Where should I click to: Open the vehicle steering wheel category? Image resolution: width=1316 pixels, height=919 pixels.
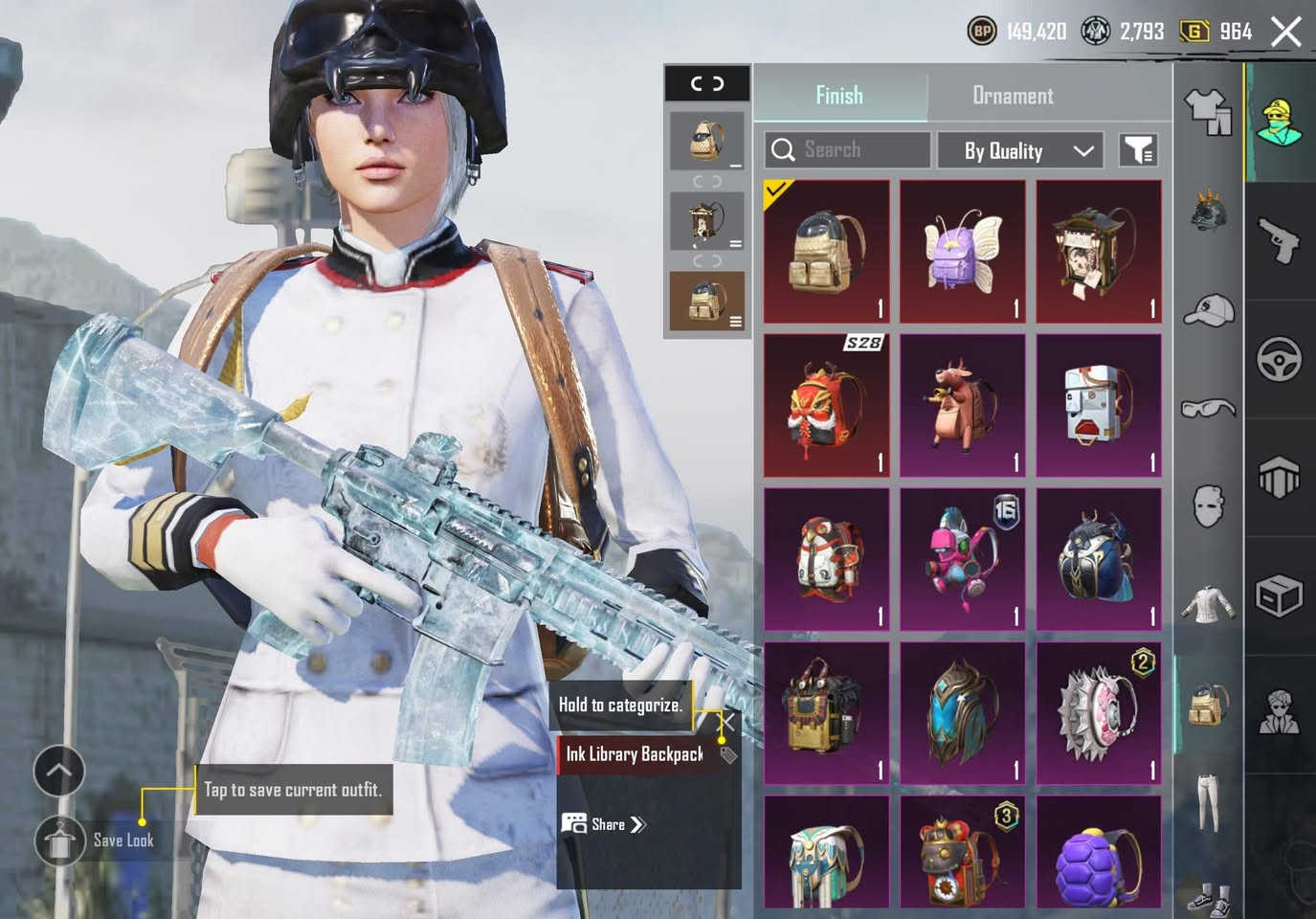point(1280,360)
